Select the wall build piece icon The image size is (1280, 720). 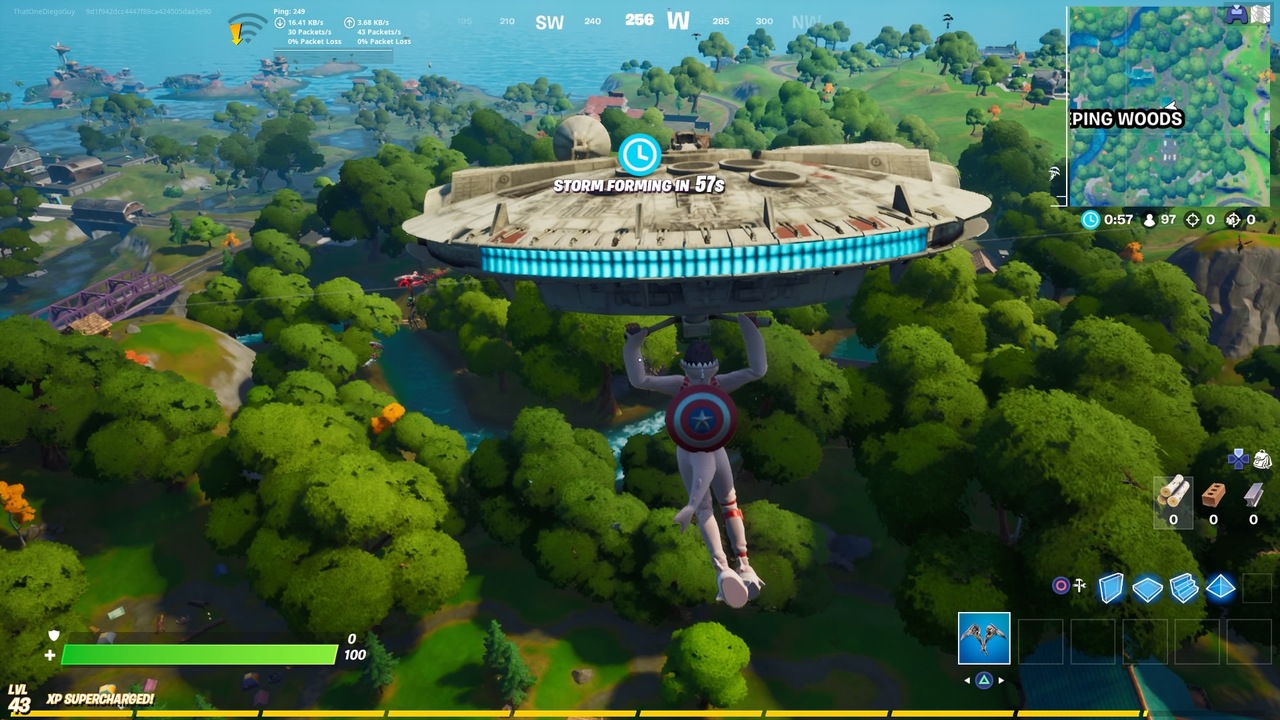coord(1110,587)
